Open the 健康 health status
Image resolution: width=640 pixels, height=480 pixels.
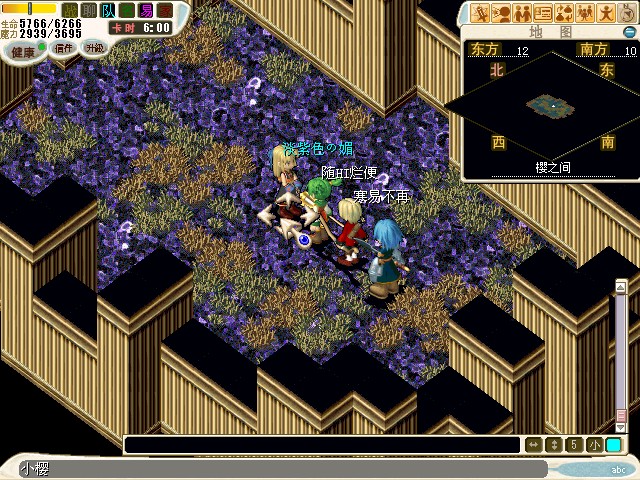[x=22, y=49]
